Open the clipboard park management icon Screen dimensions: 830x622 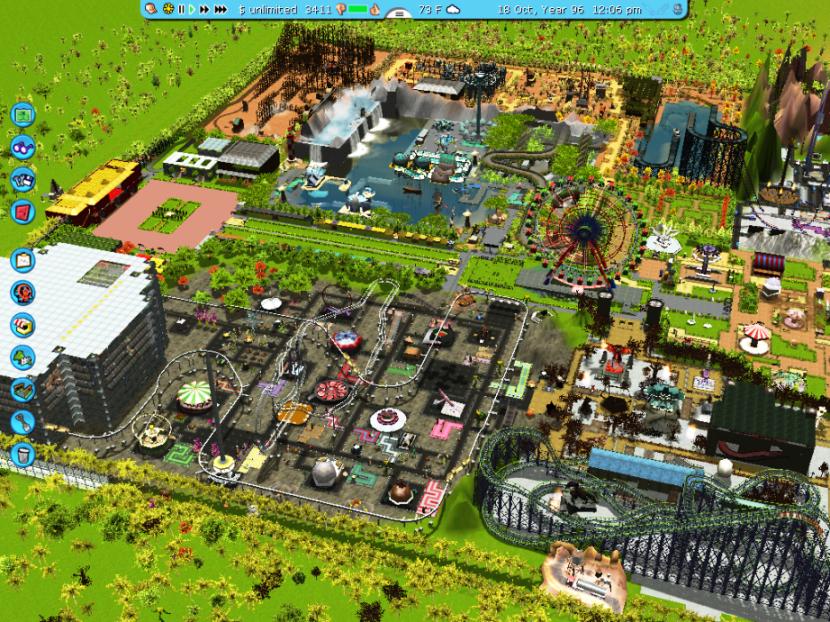[x=22, y=261]
